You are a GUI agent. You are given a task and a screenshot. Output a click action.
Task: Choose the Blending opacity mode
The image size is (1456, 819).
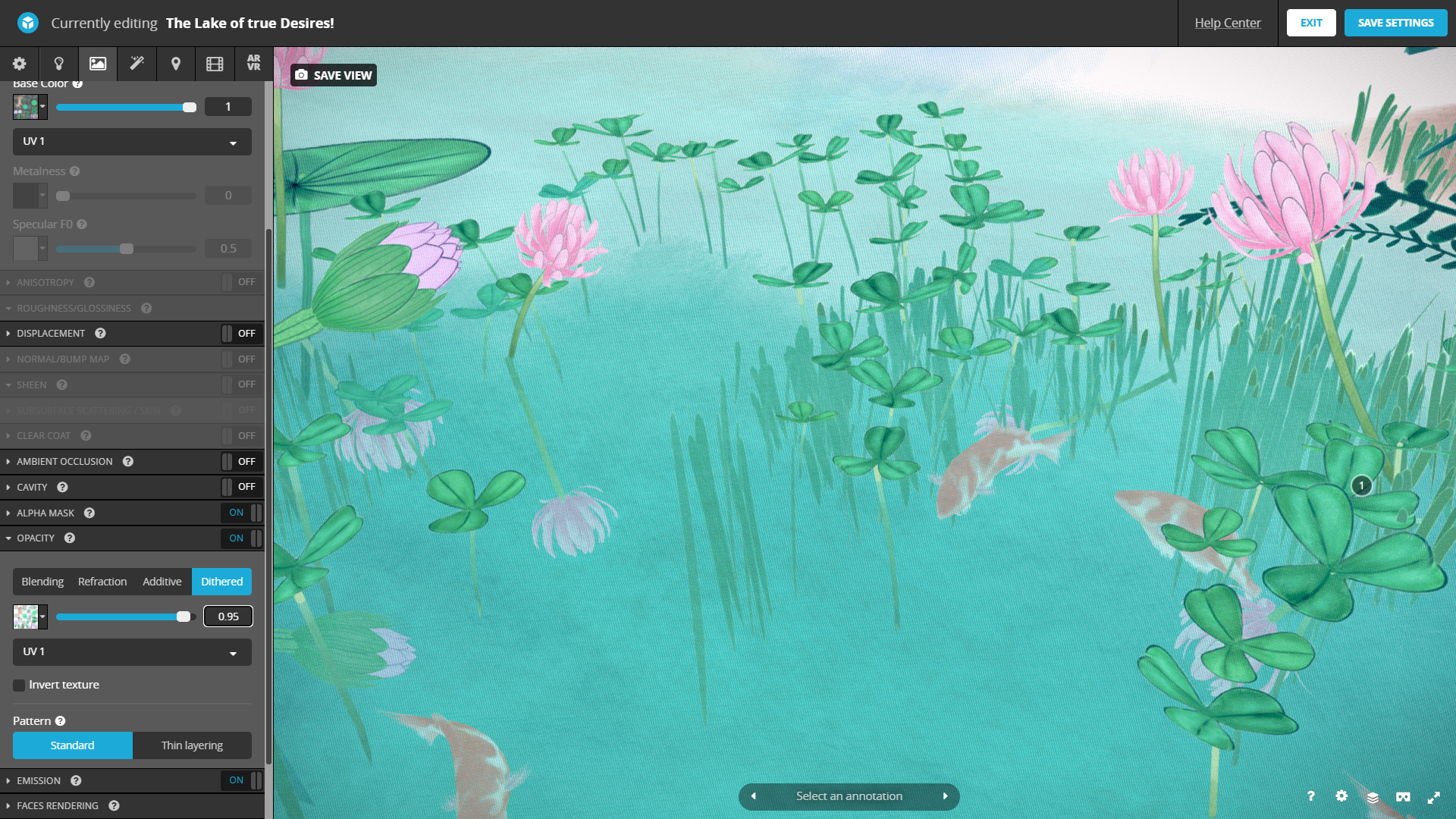pos(42,582)
